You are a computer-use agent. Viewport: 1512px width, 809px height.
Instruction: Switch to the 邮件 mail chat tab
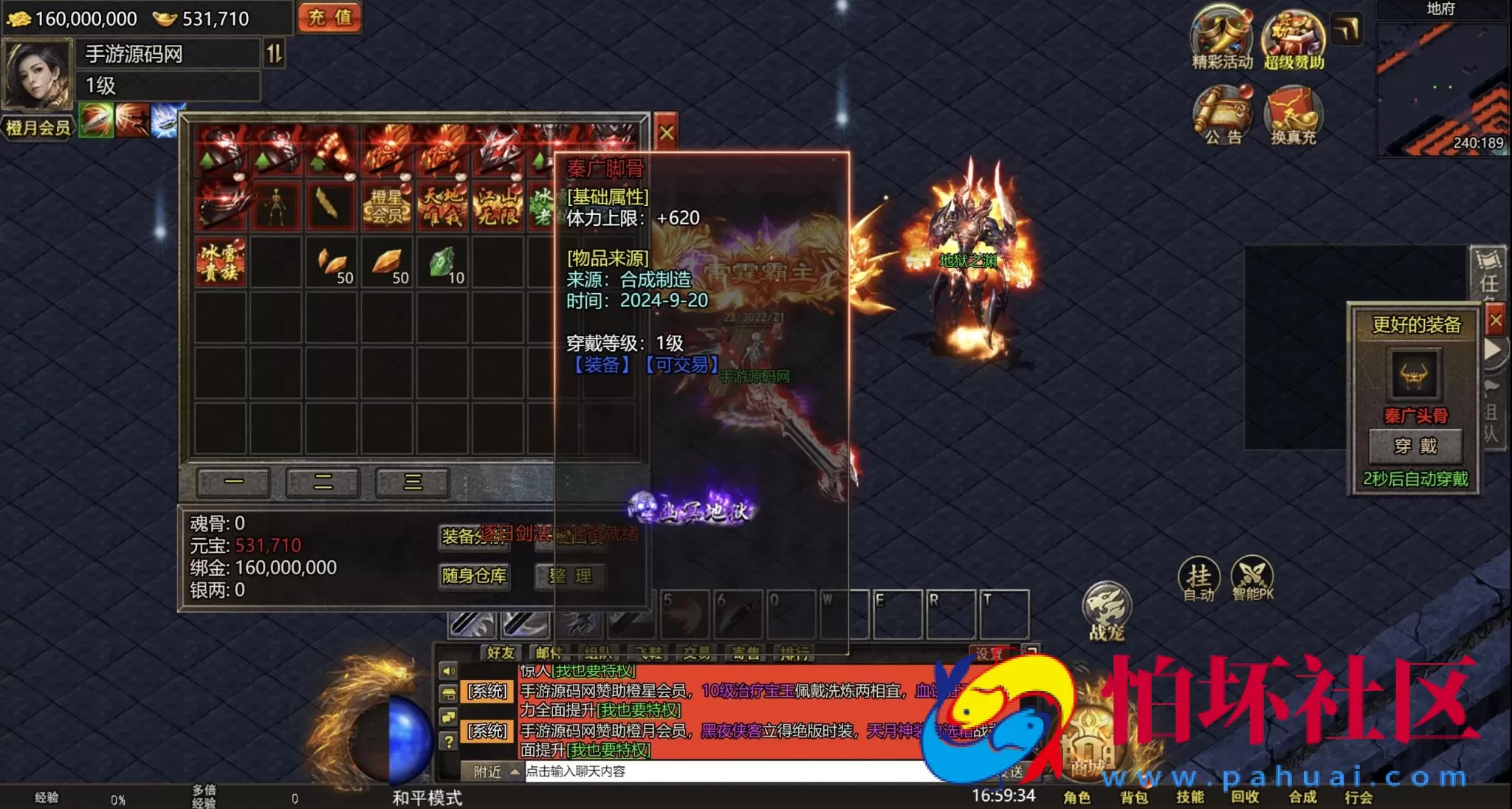pyautogui.click(x=549, y=653)
